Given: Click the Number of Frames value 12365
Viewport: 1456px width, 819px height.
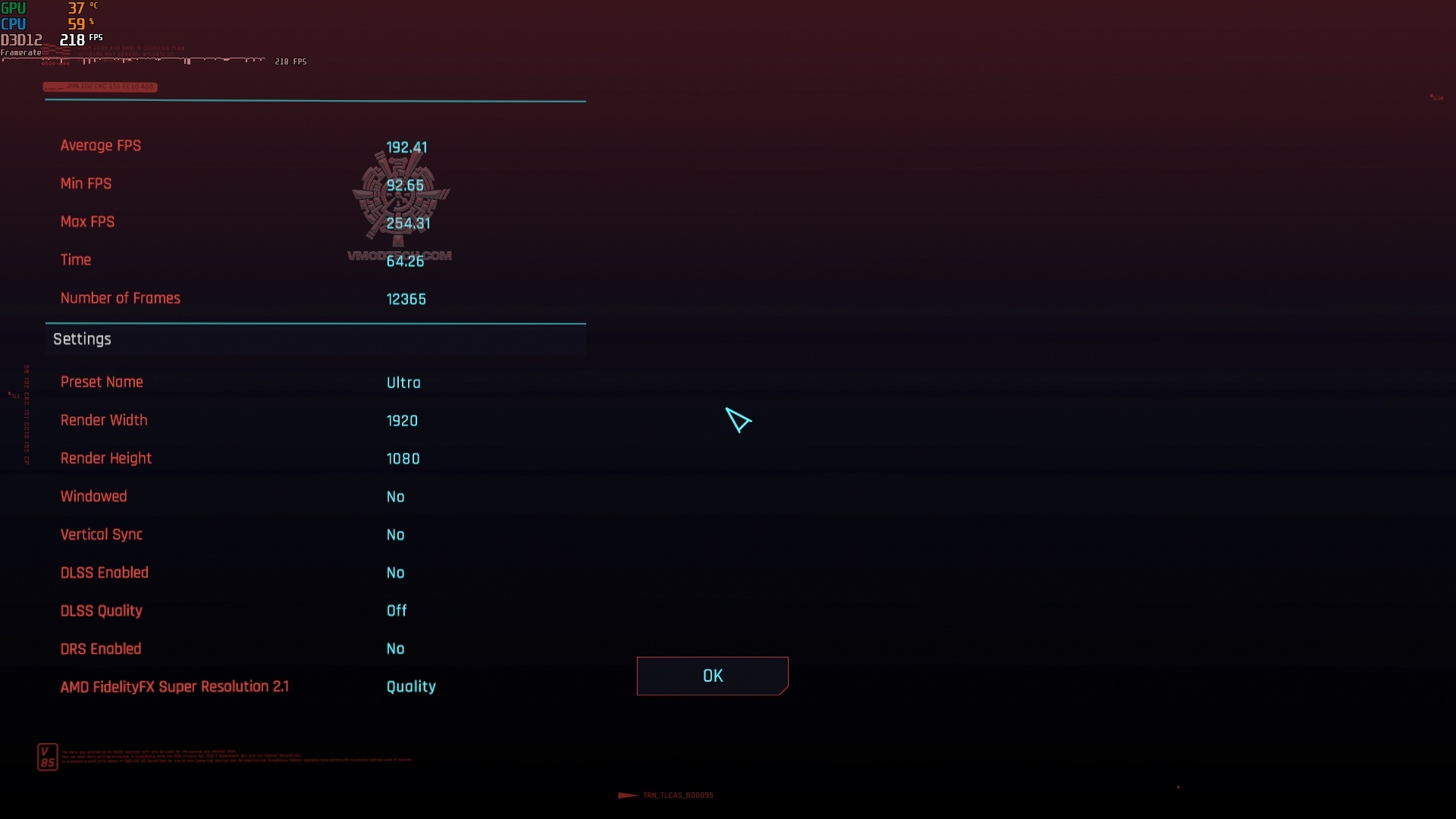Looking at the screenshot, I should 406,299.
